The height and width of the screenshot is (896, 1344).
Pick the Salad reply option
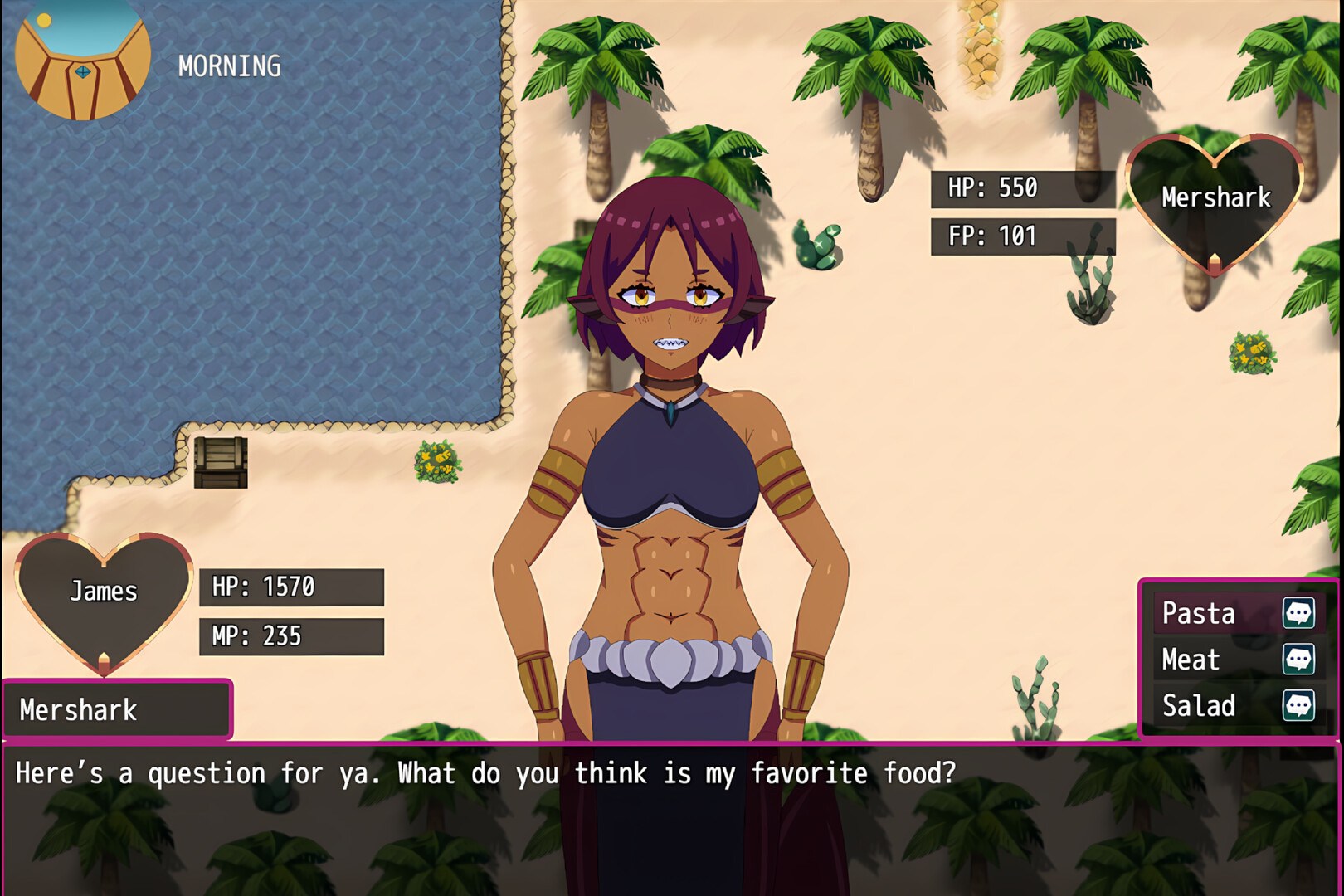[1236, 706]
